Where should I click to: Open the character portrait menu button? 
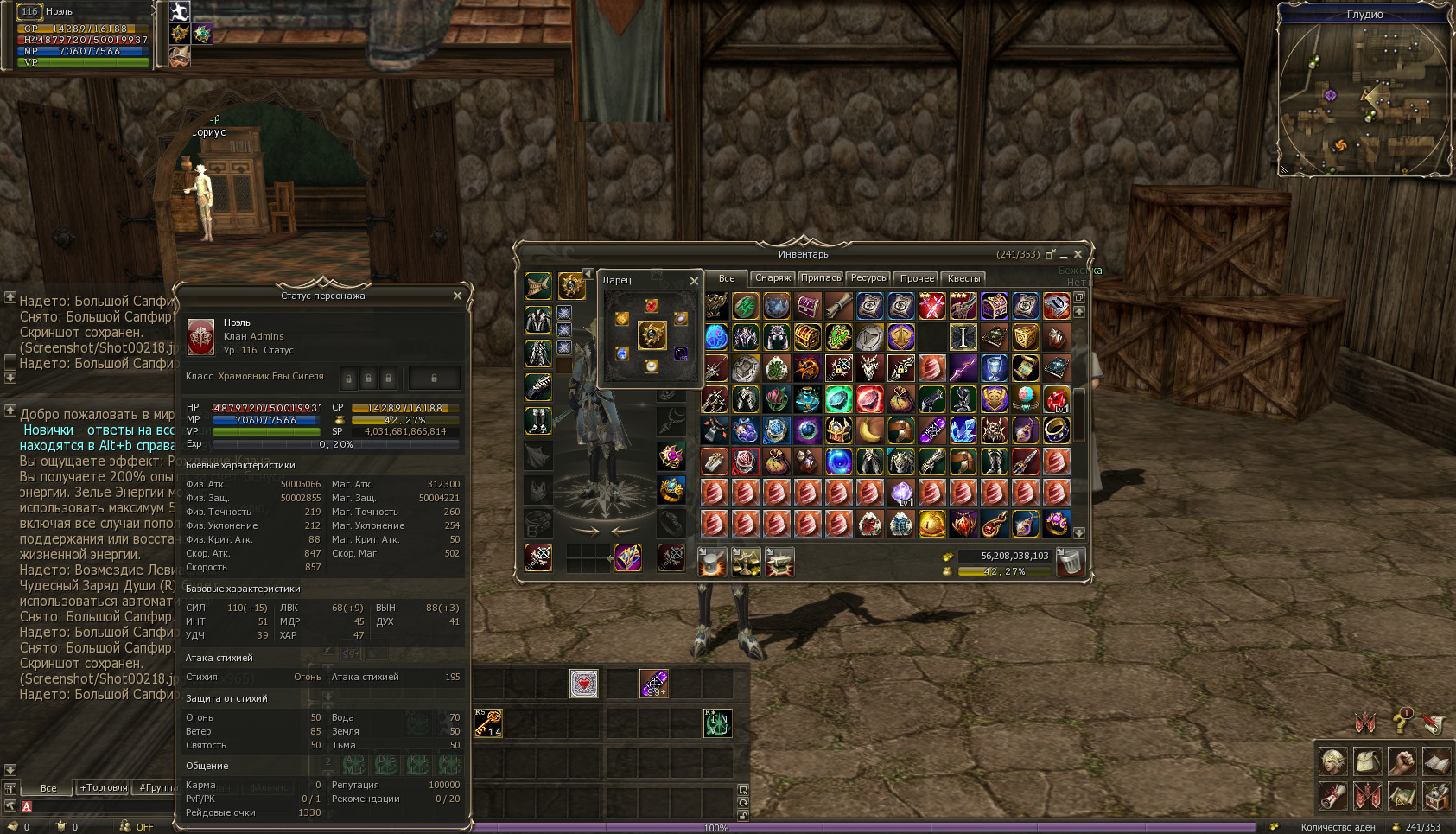(1333, 761)
